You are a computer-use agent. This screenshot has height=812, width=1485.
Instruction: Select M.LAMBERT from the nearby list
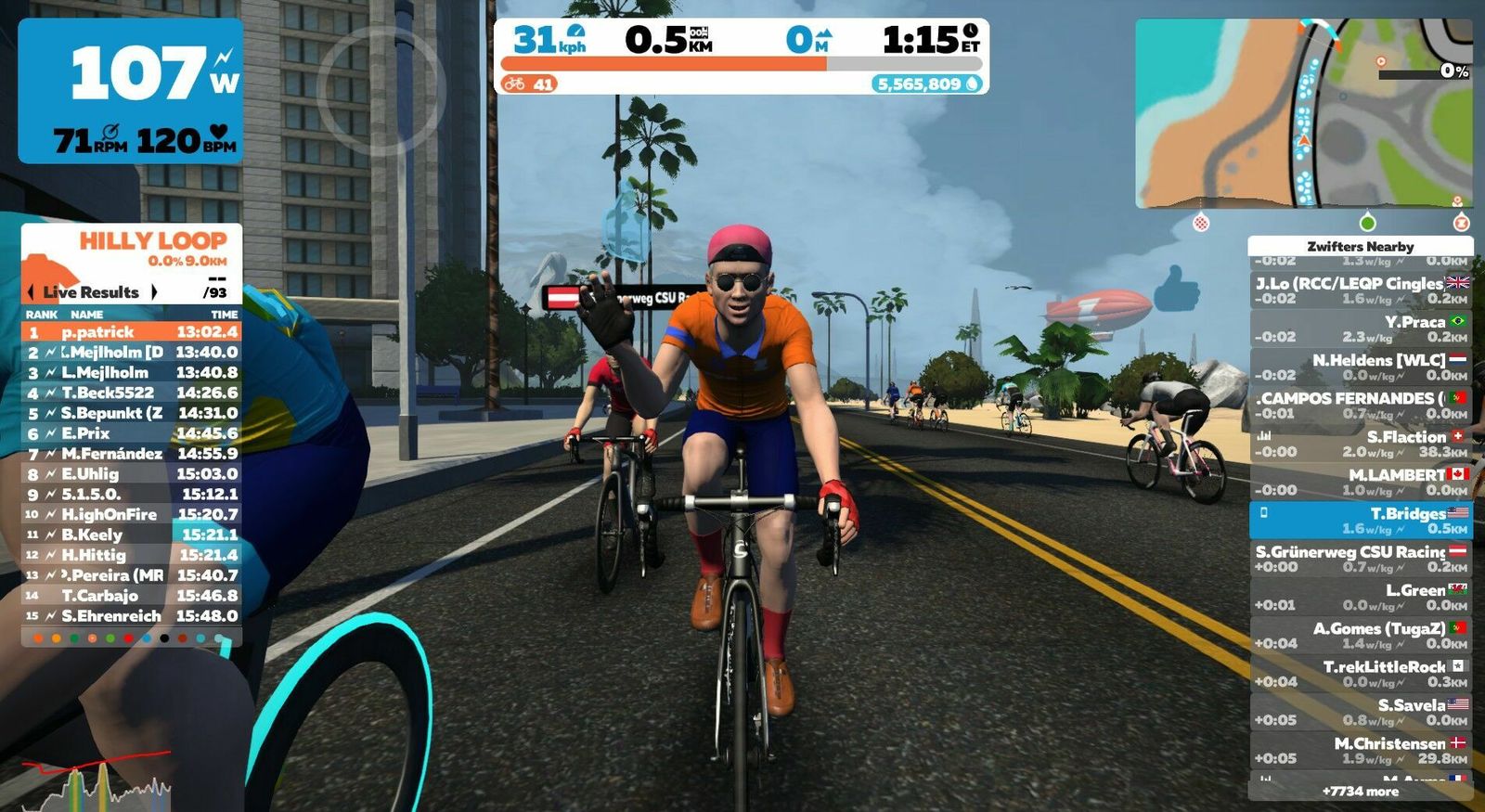[x=1360, y=482]
